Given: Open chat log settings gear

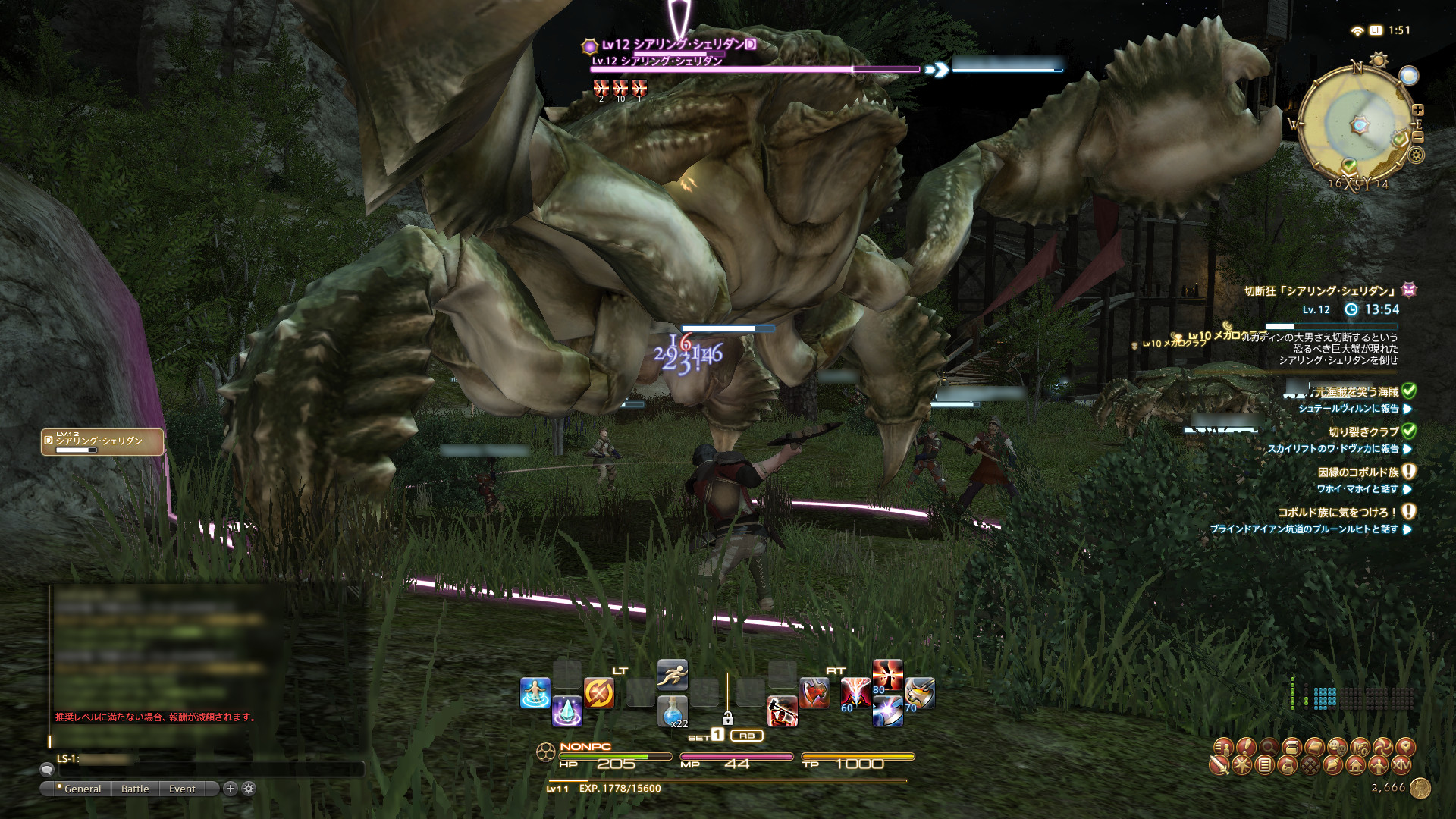Looking at the screenshot, I should [x=249, y=789].
